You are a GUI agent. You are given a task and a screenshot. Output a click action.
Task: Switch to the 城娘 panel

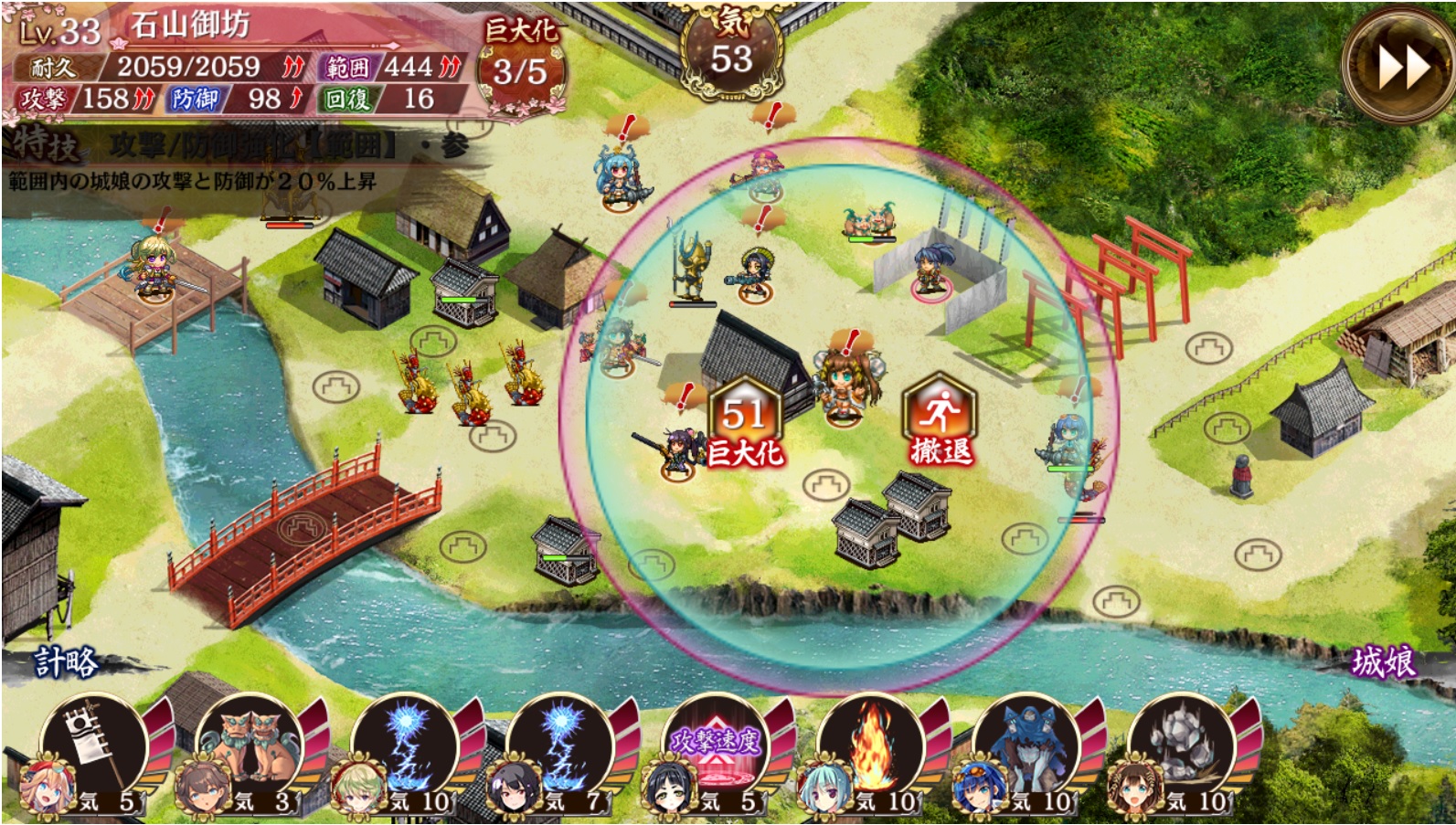1383,661
